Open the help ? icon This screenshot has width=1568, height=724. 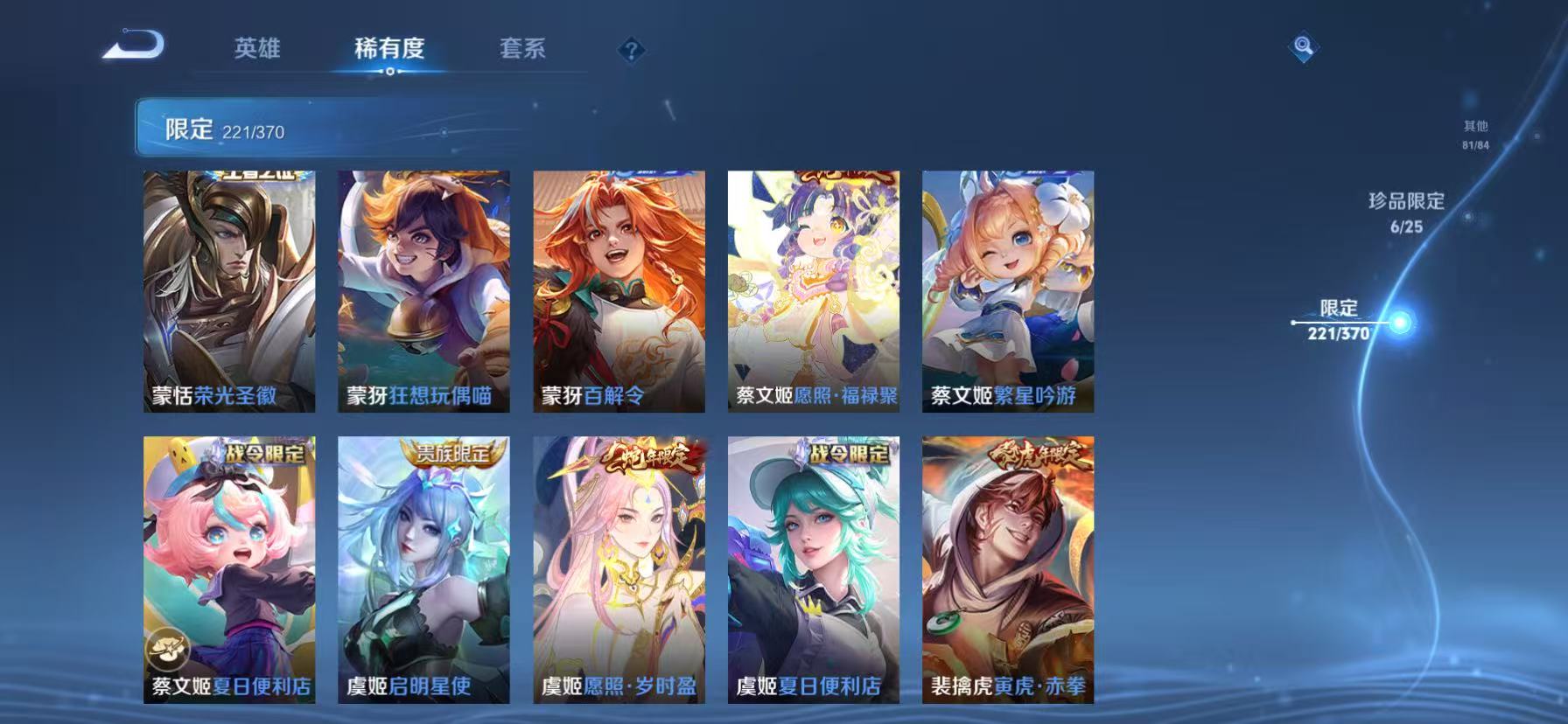point(632,50)
